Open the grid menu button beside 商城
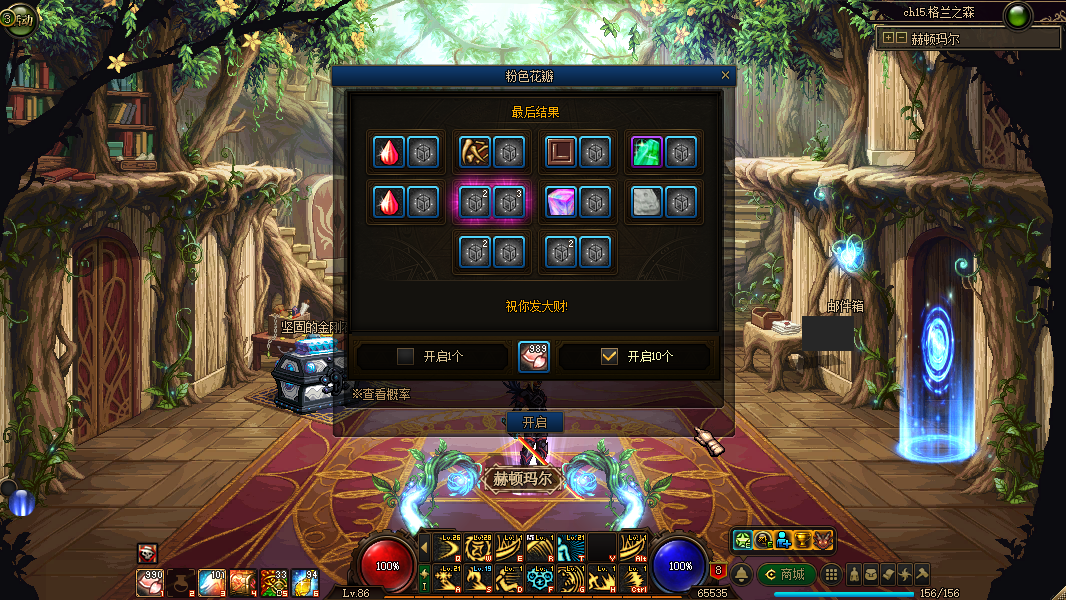Viewport: 1066px width, 600px height. click(831, 574)
